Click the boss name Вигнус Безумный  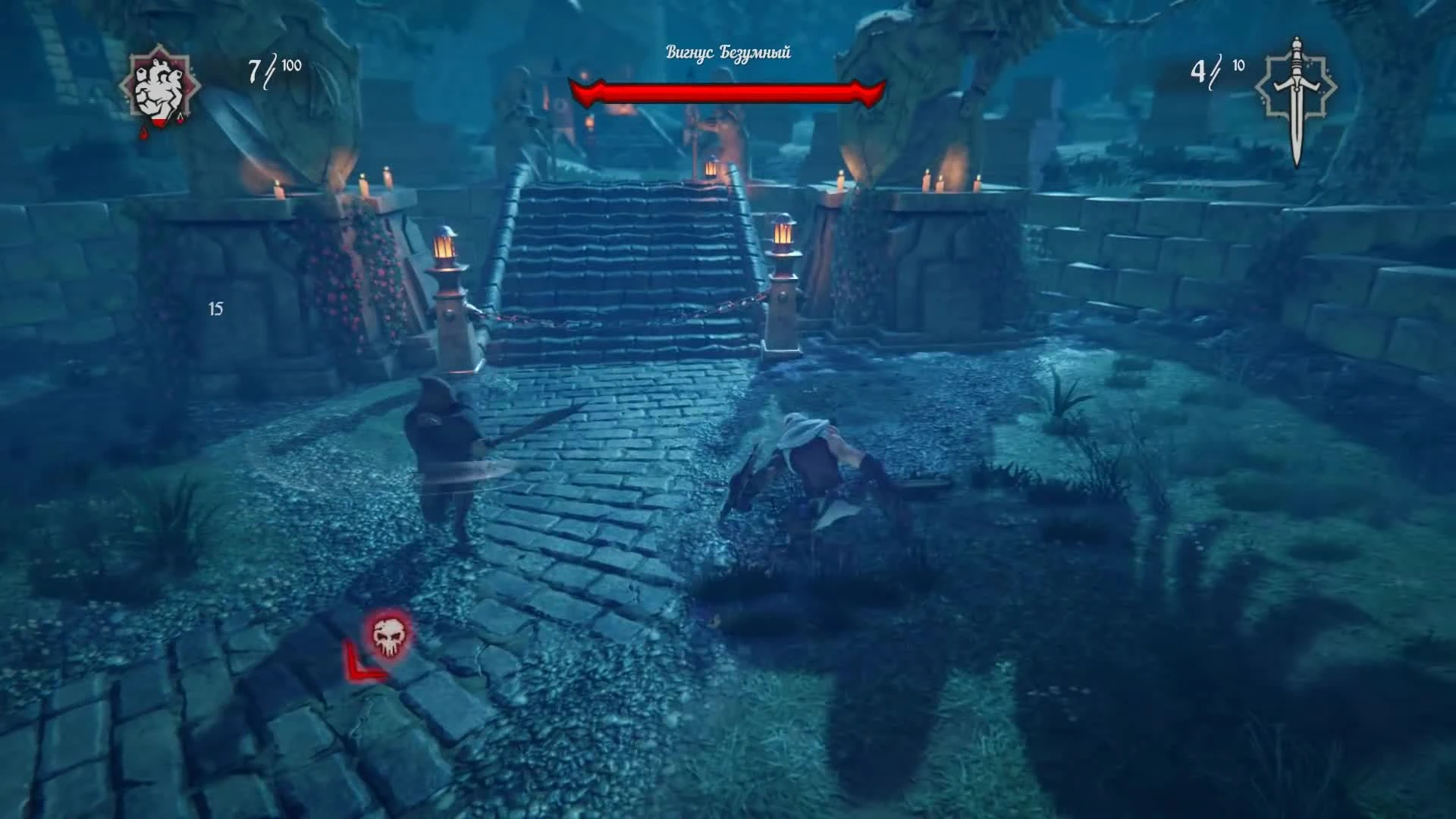(x=726, y=53)
